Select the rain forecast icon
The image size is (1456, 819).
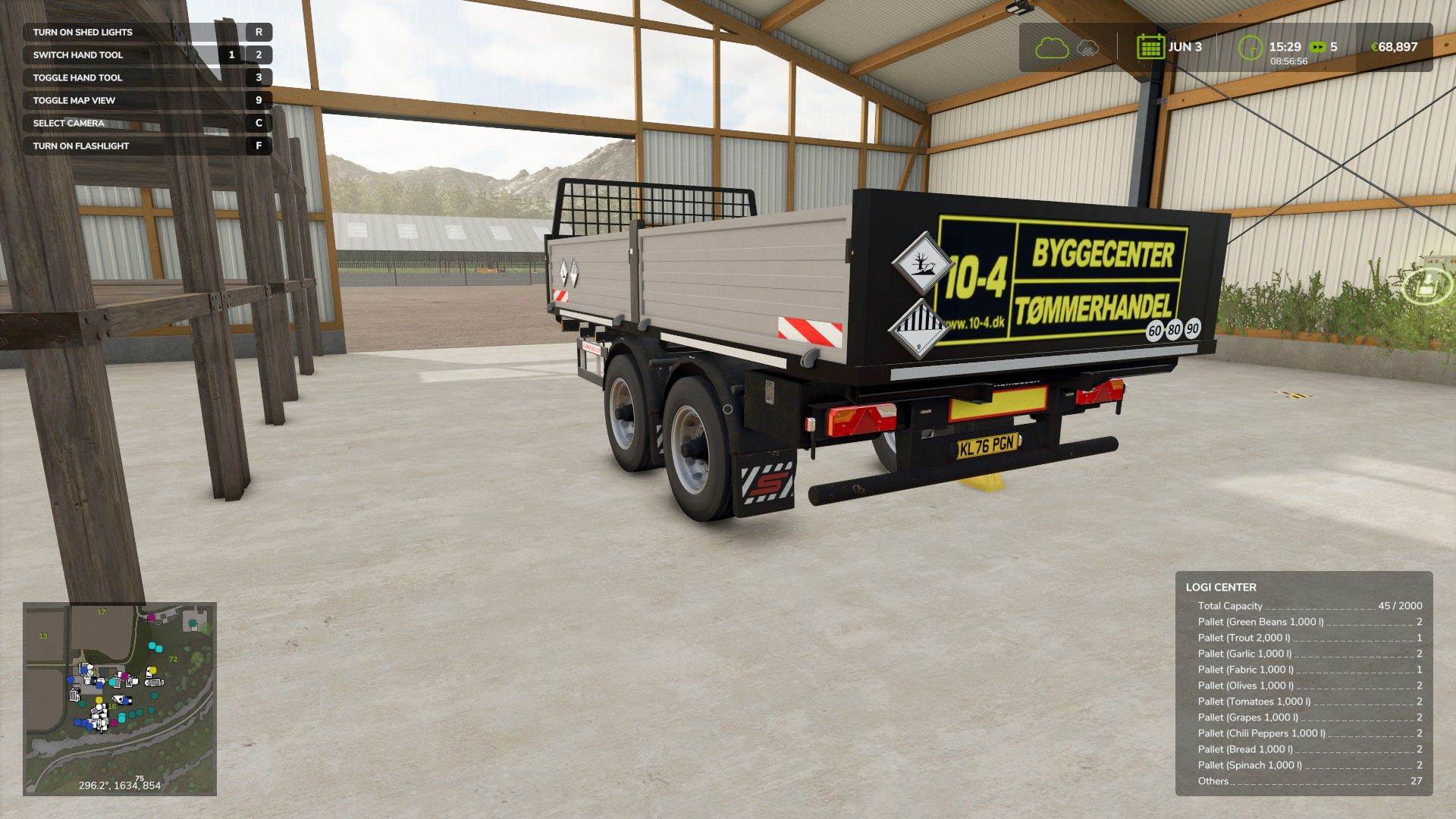point(1086,48)
